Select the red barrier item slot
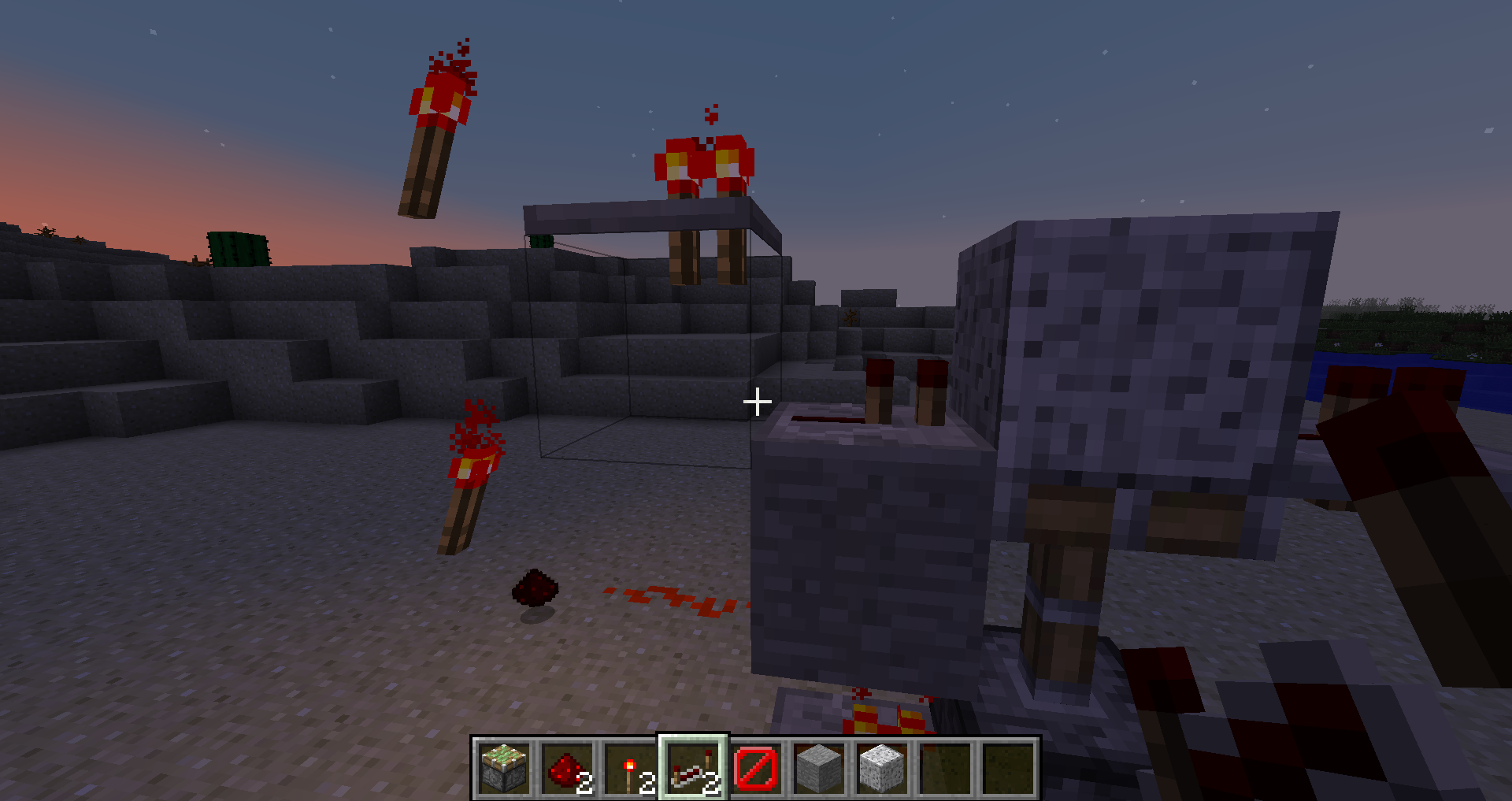 (756, 768)
